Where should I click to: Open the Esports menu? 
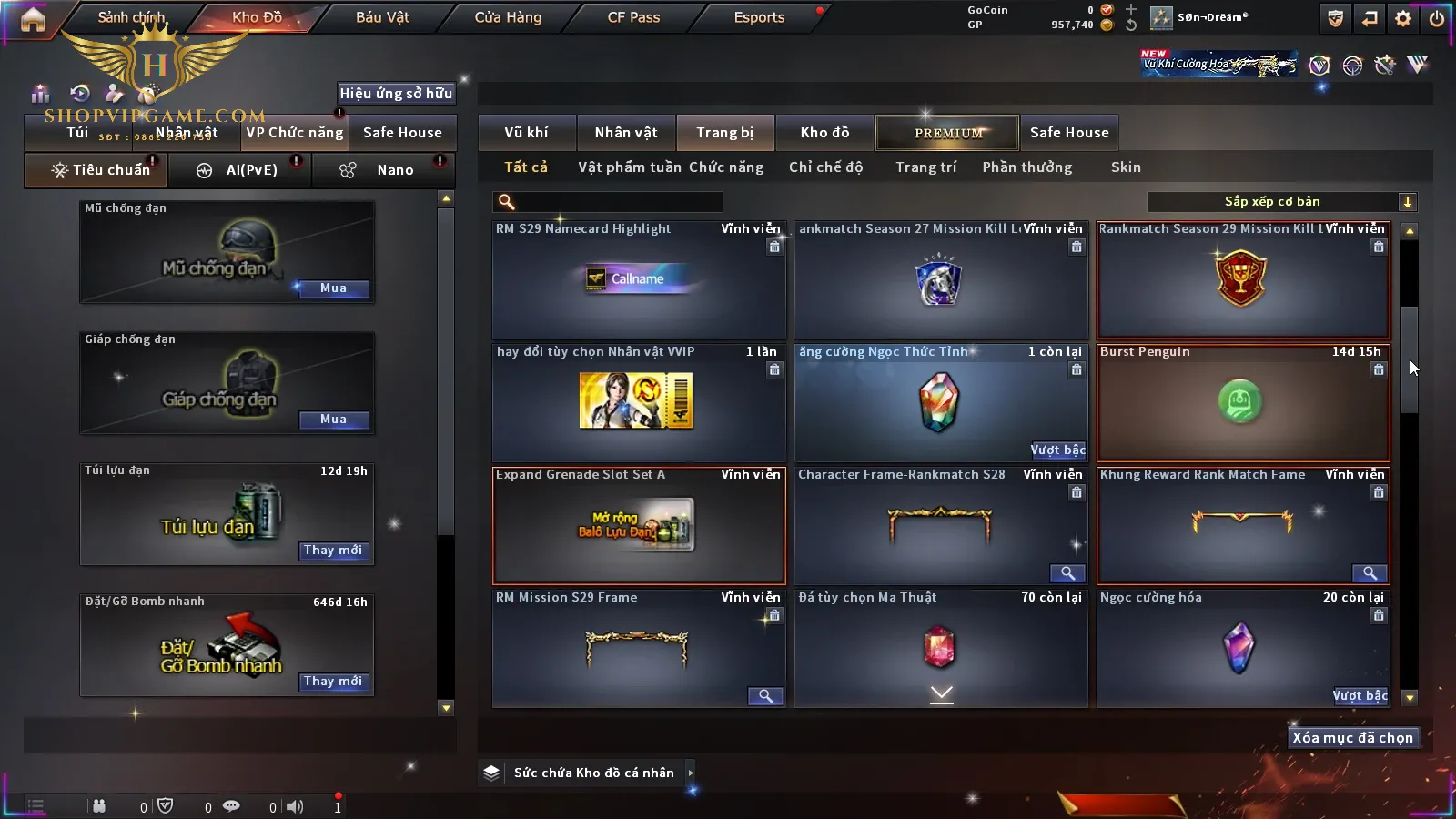pos(759,17)
